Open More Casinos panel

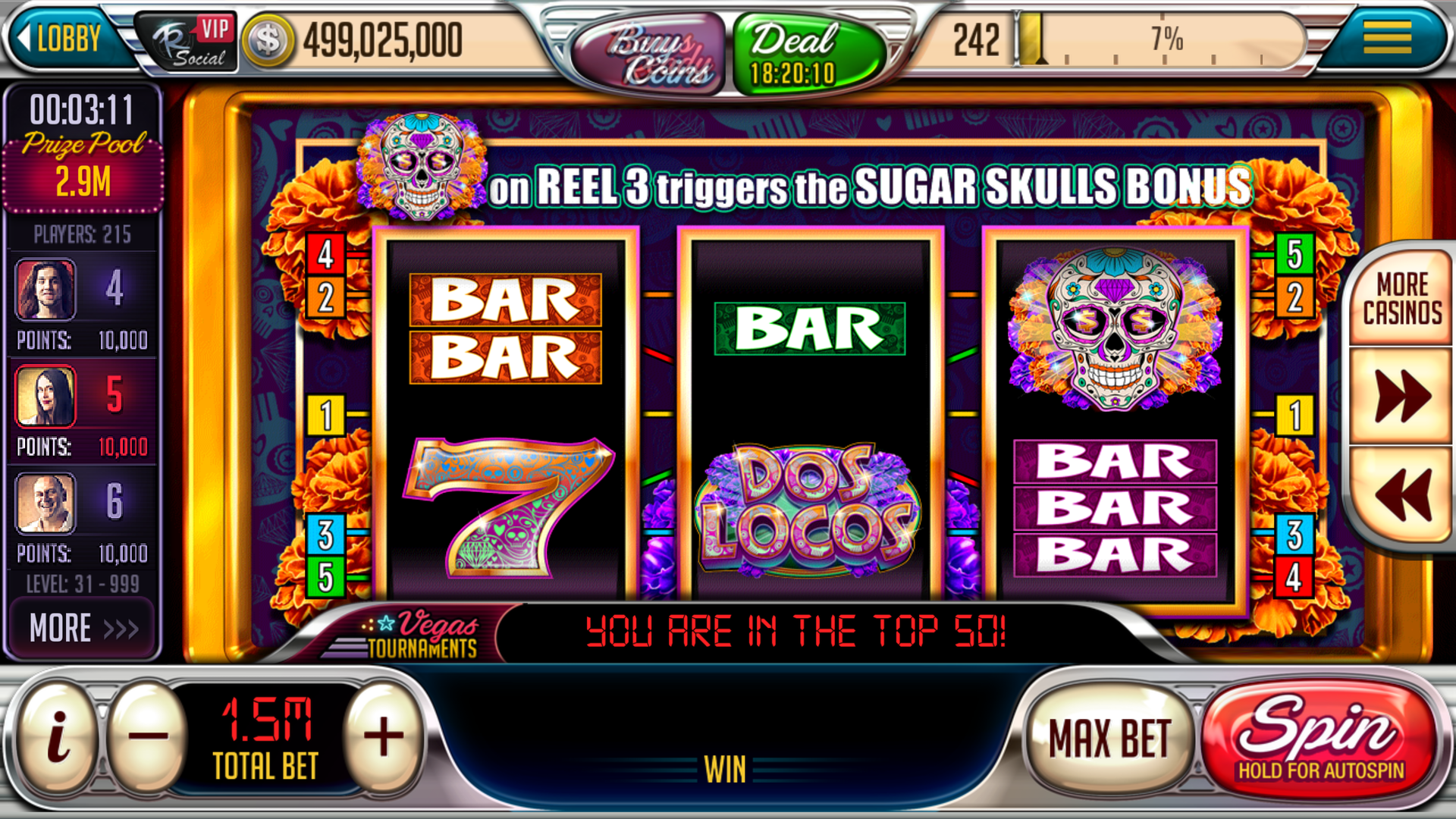point(1401,299)
